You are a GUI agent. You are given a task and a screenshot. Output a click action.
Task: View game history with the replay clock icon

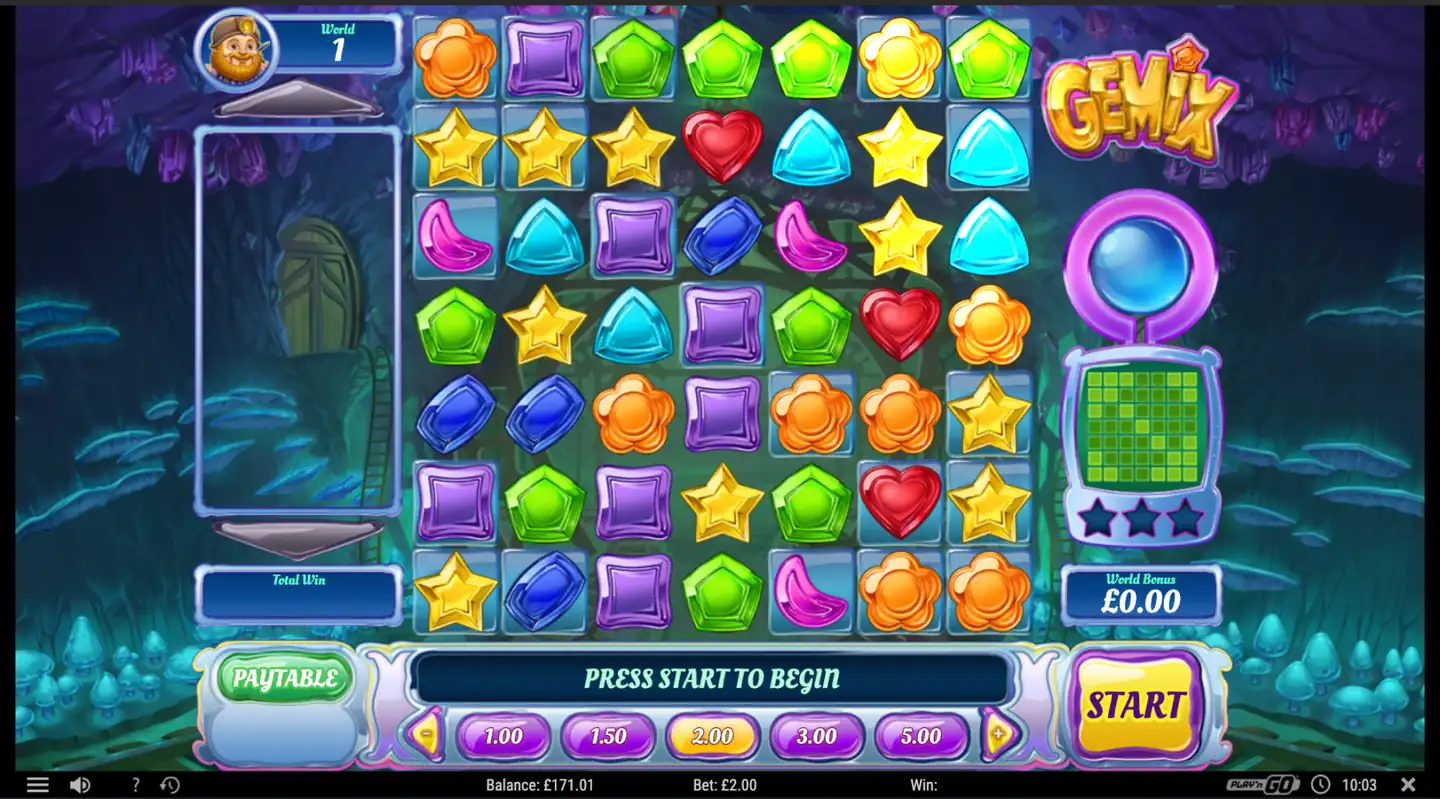tap(170, 784)
